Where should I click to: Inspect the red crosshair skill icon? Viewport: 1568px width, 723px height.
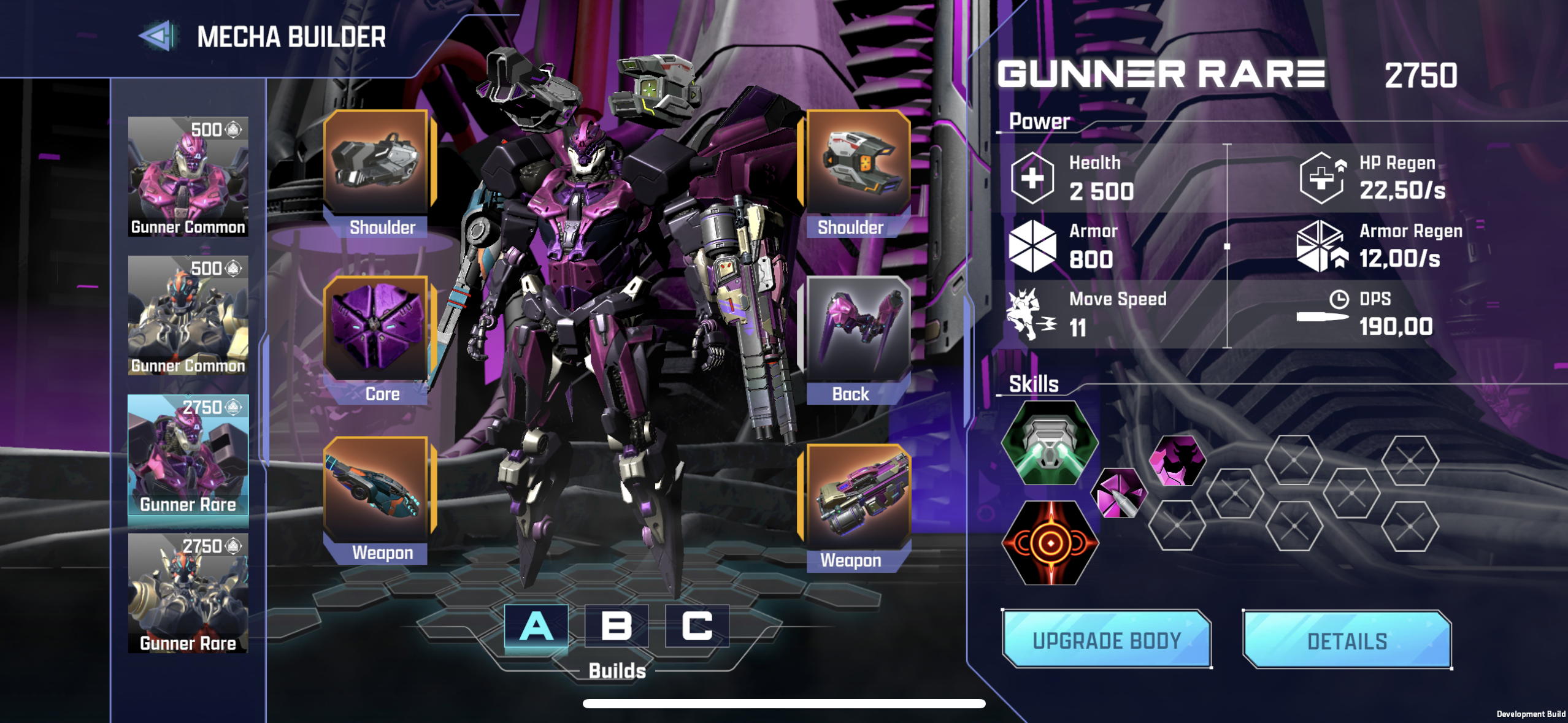[1050, 543]
